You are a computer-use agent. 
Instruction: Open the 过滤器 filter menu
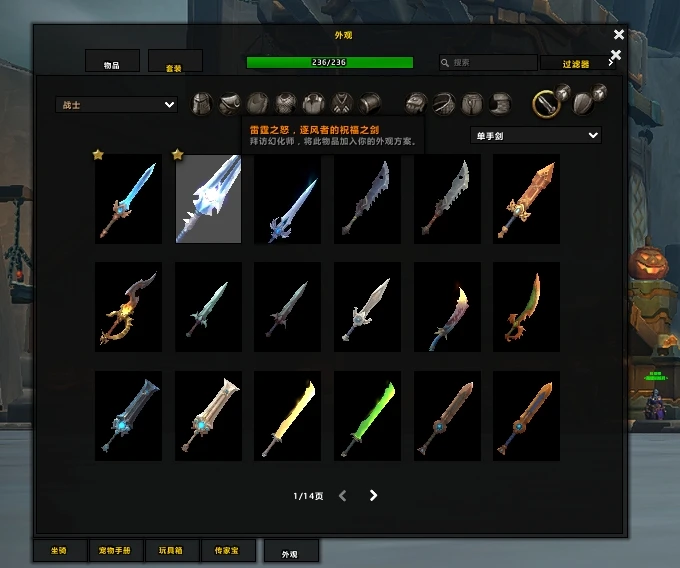(x=575, y=63)
